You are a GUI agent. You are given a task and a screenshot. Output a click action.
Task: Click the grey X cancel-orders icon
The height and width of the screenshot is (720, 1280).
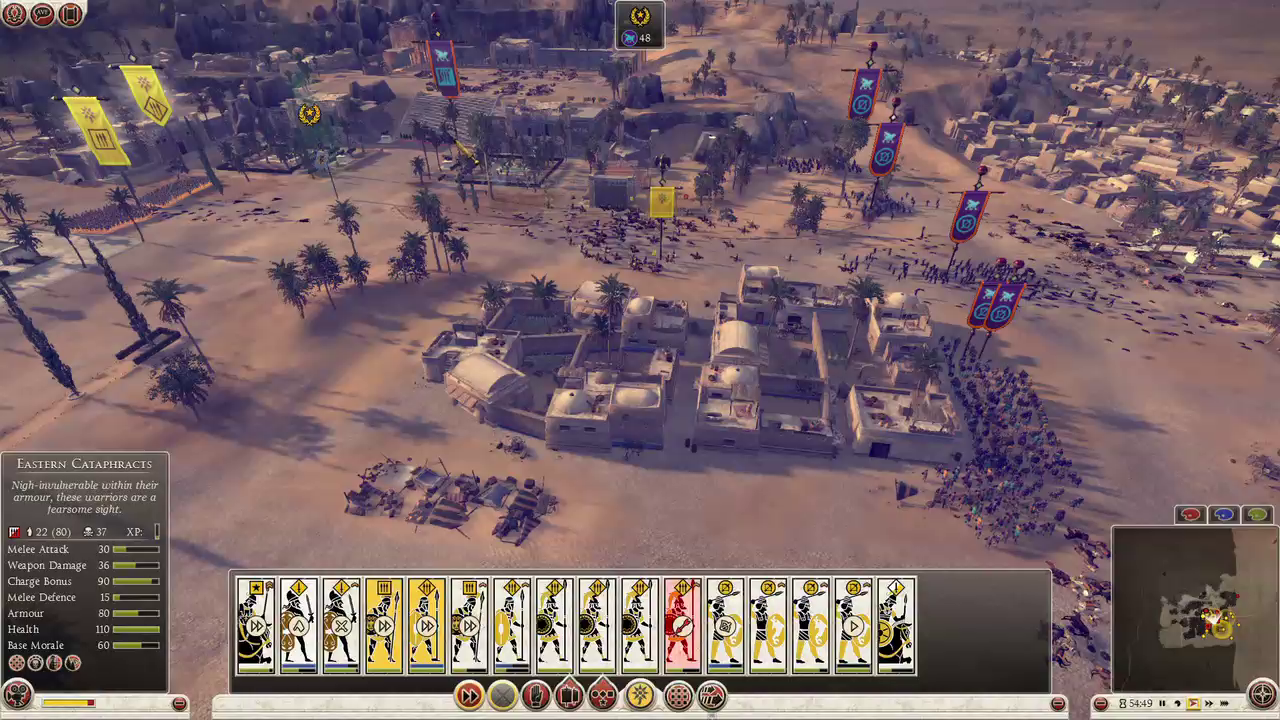coord(502,696)
